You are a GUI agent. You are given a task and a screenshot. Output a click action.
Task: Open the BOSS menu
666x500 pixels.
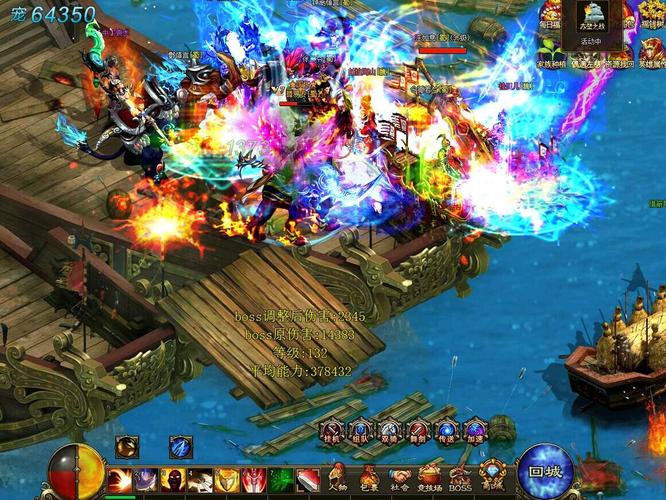pos(461,476)
